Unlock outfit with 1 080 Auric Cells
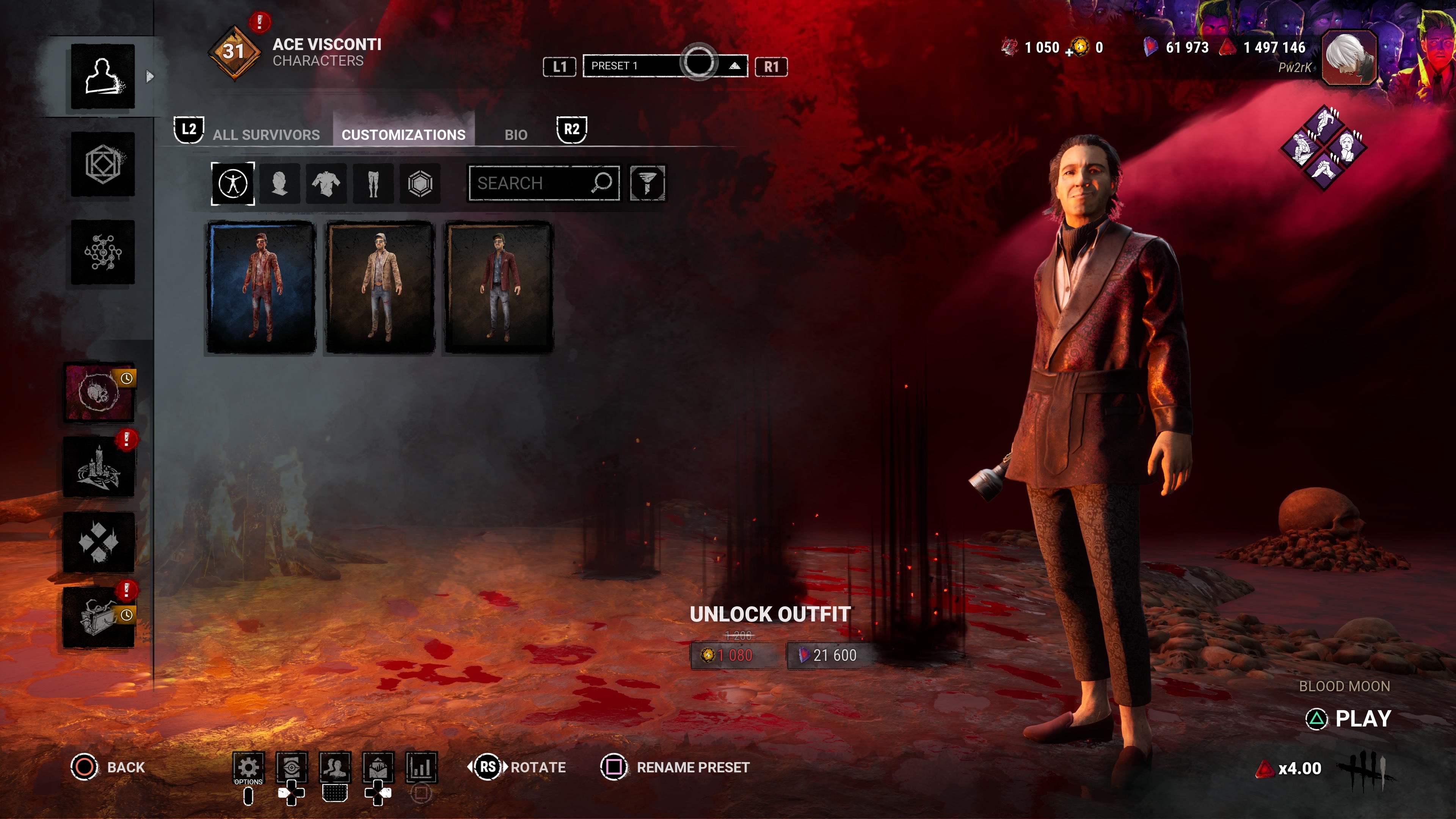This screenshot has height=819, width=1456. coord(730,655)
